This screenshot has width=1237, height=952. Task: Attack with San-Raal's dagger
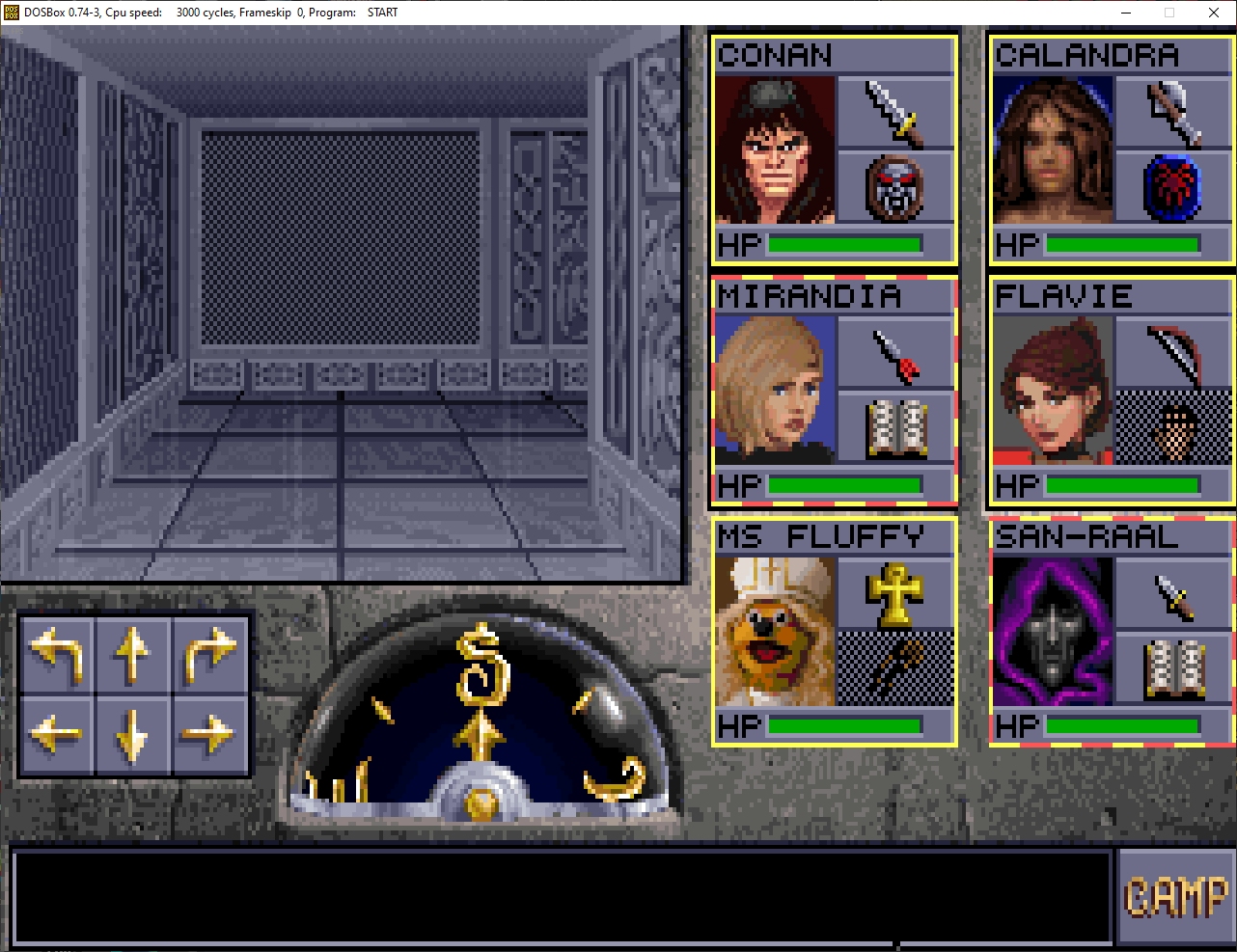point(1172,593)
